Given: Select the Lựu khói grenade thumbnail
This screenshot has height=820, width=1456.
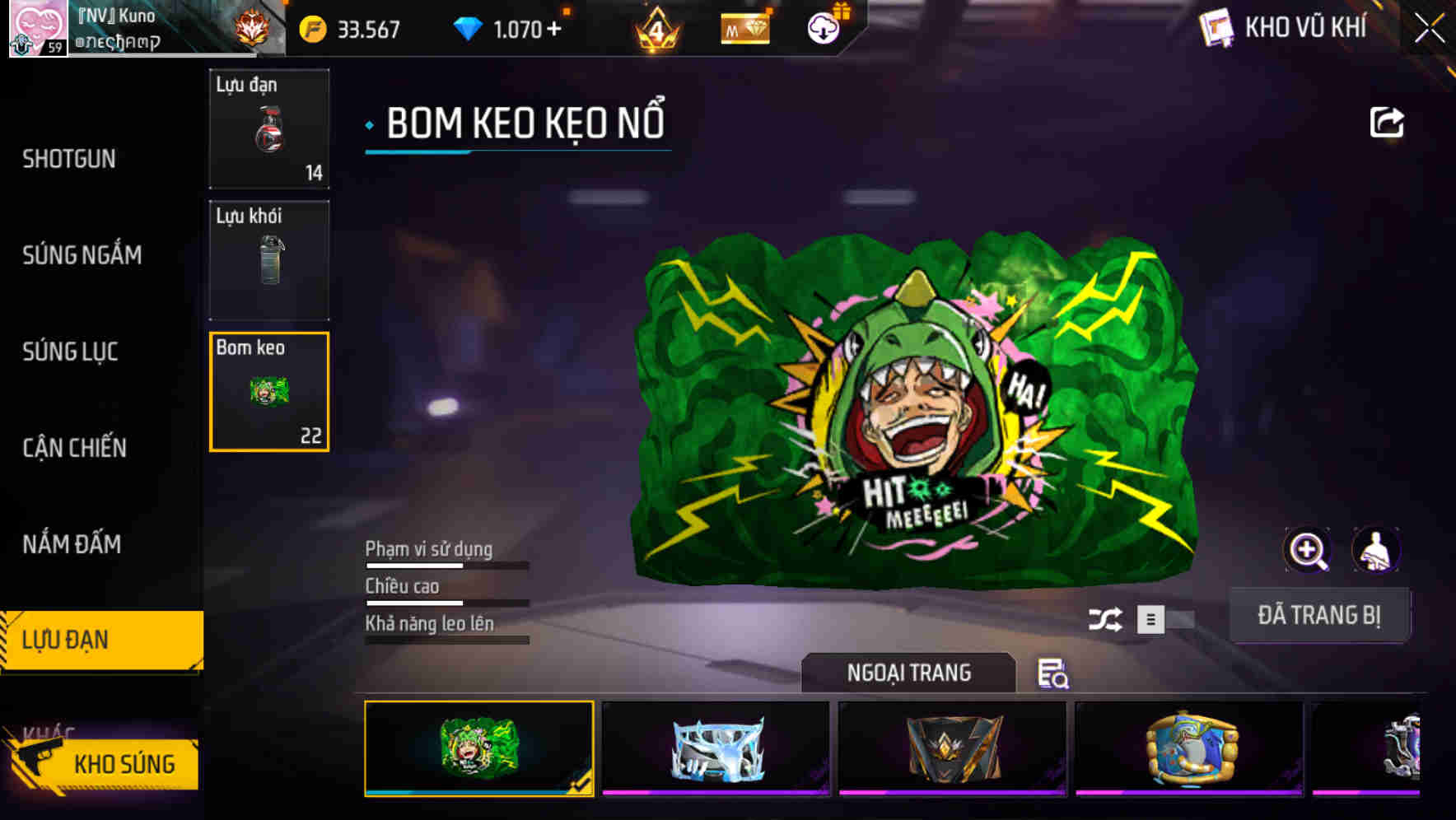Looking at the screenshot, I should tap(269, 259).
